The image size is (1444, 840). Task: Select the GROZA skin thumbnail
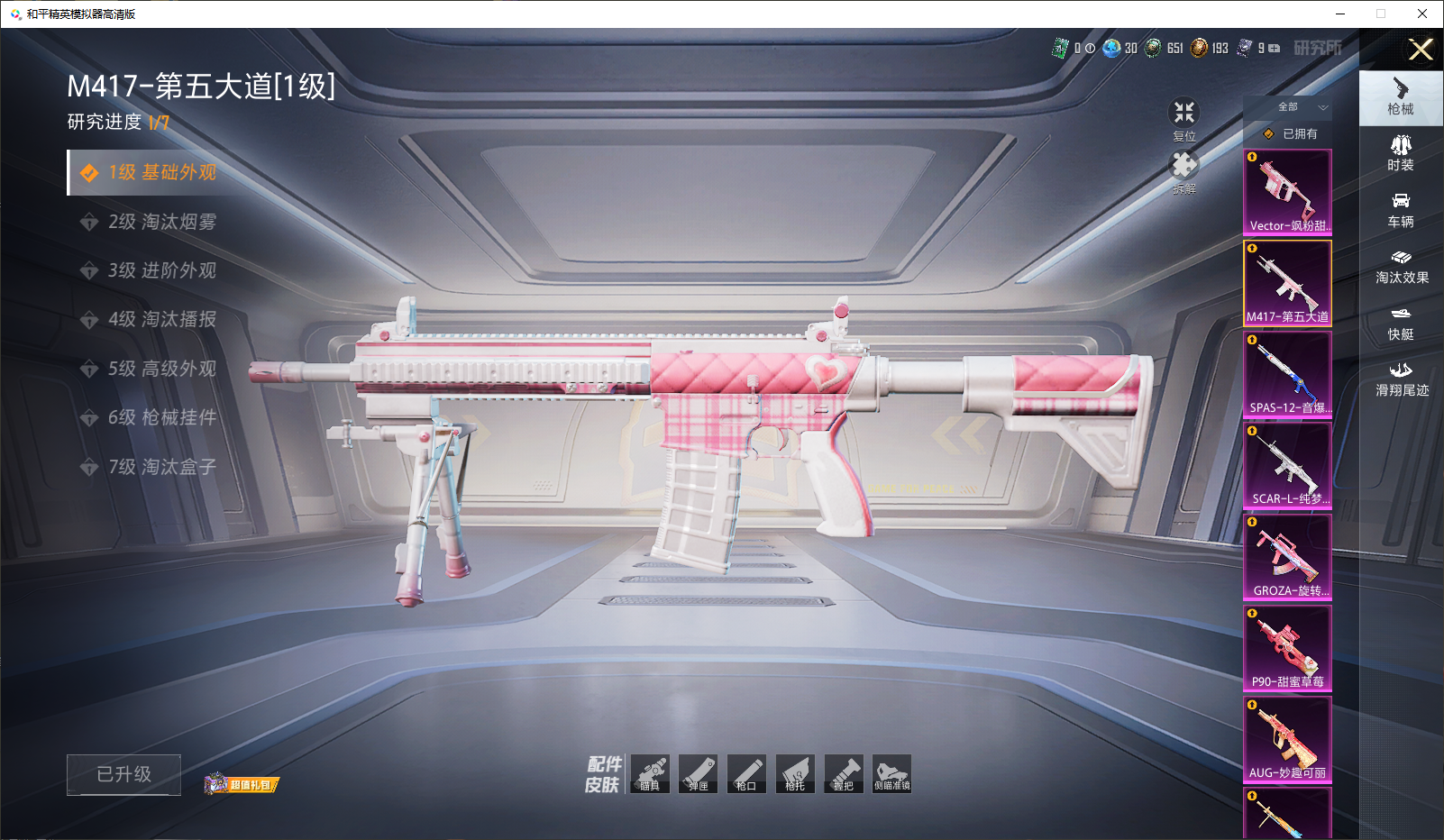point(1287,556)
